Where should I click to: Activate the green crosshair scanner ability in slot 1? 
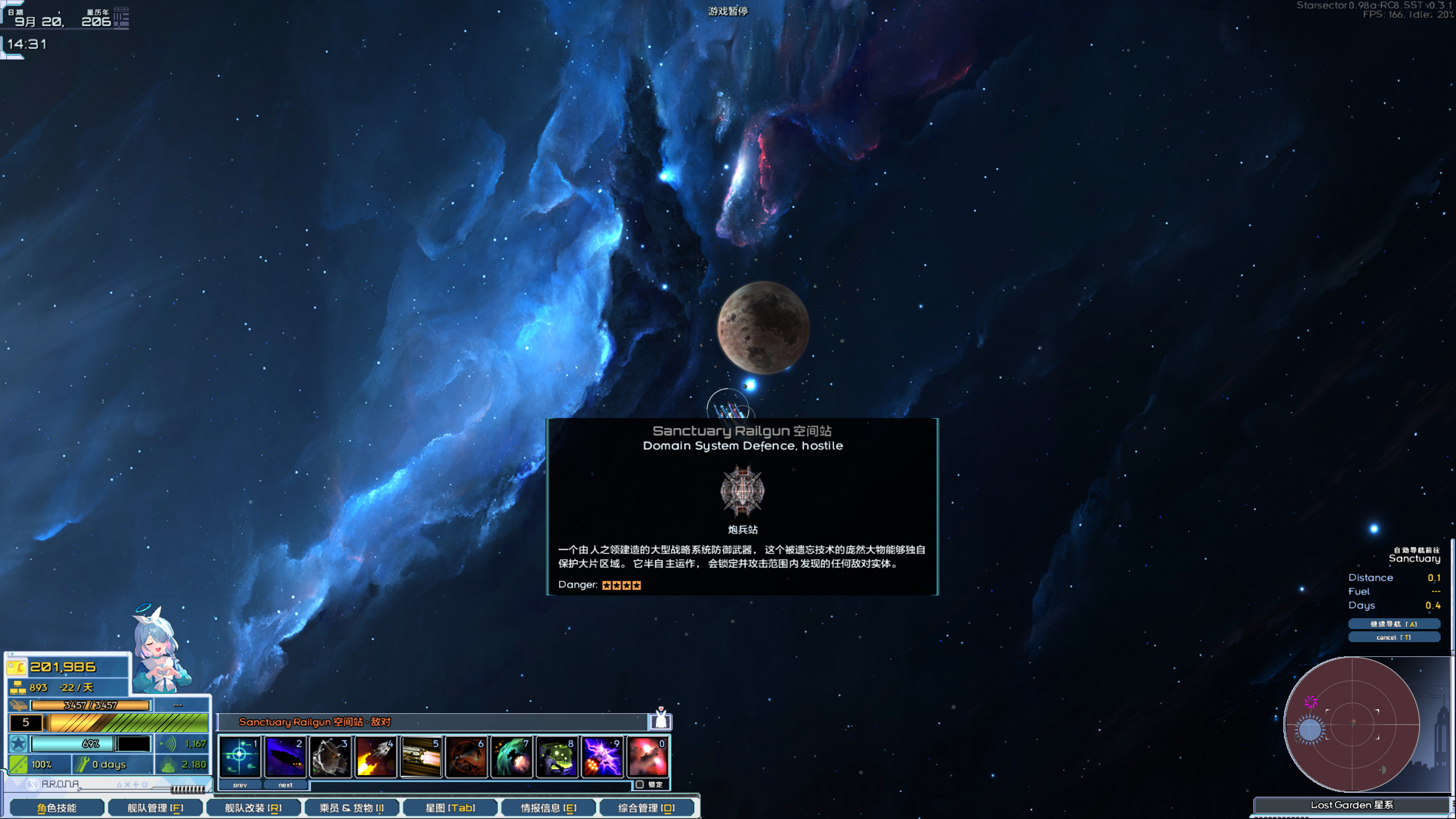coord(239,756)
